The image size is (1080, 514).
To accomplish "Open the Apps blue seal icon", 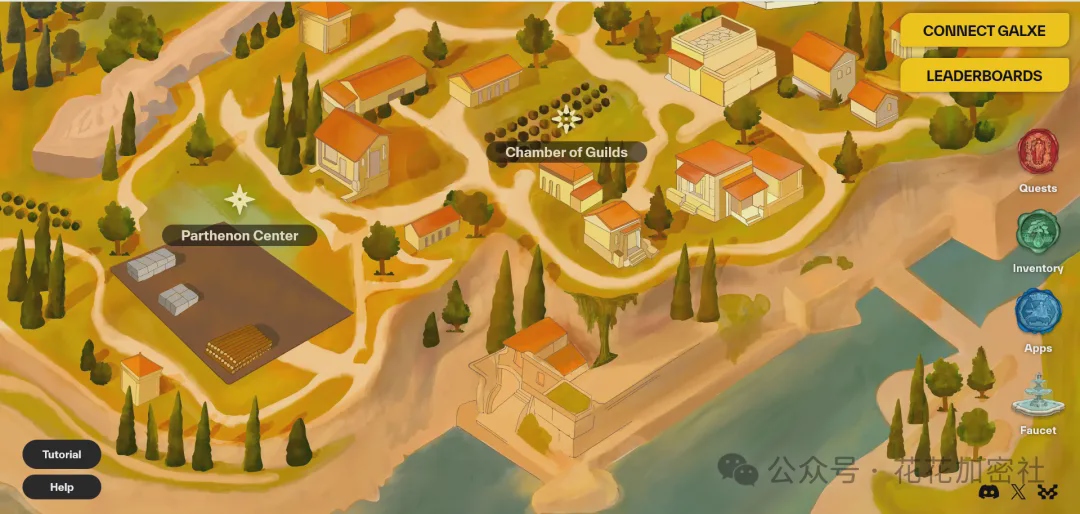I will (x=1038, y=311).
